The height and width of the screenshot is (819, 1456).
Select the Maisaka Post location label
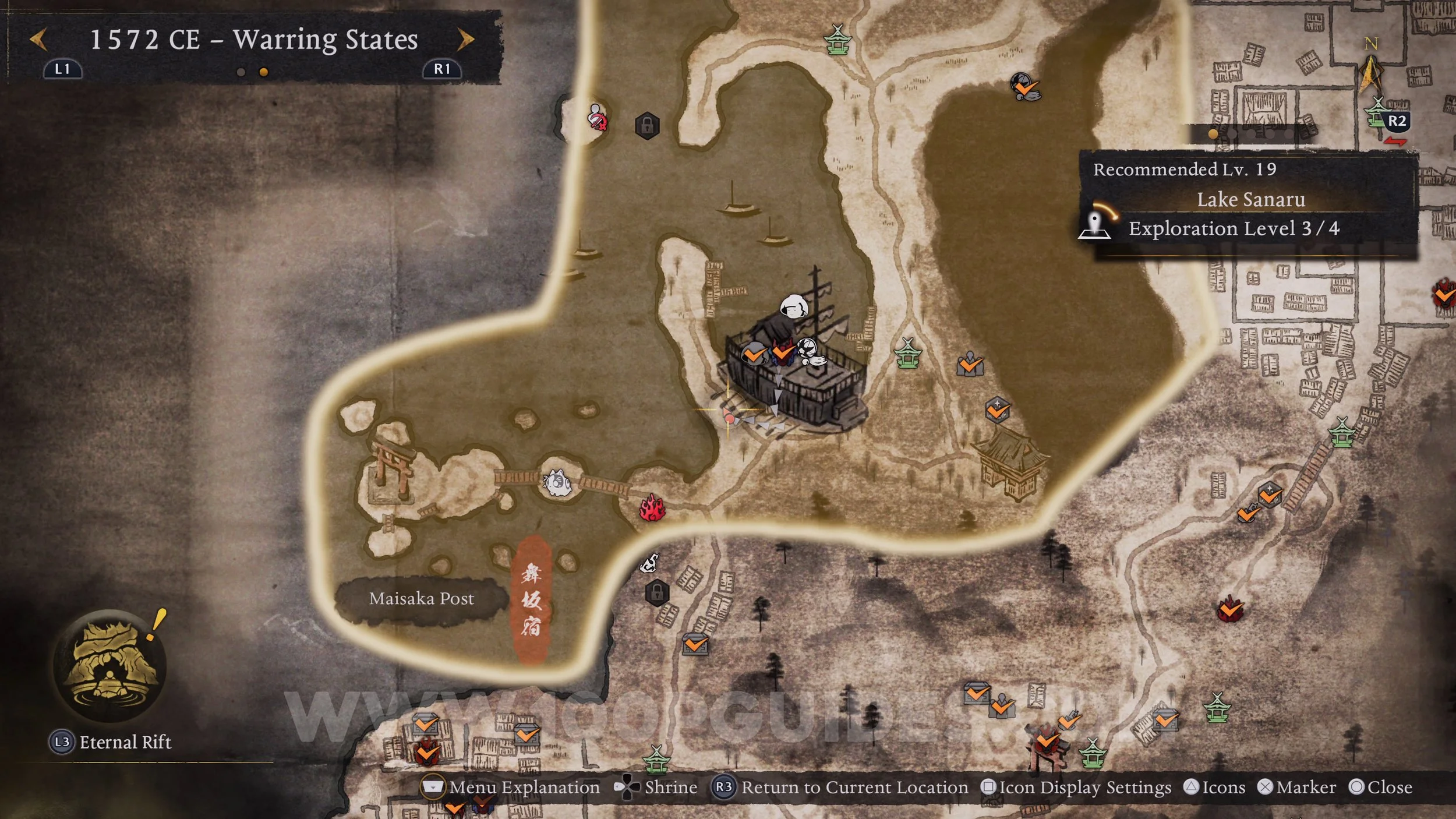(x=421, y=599)
